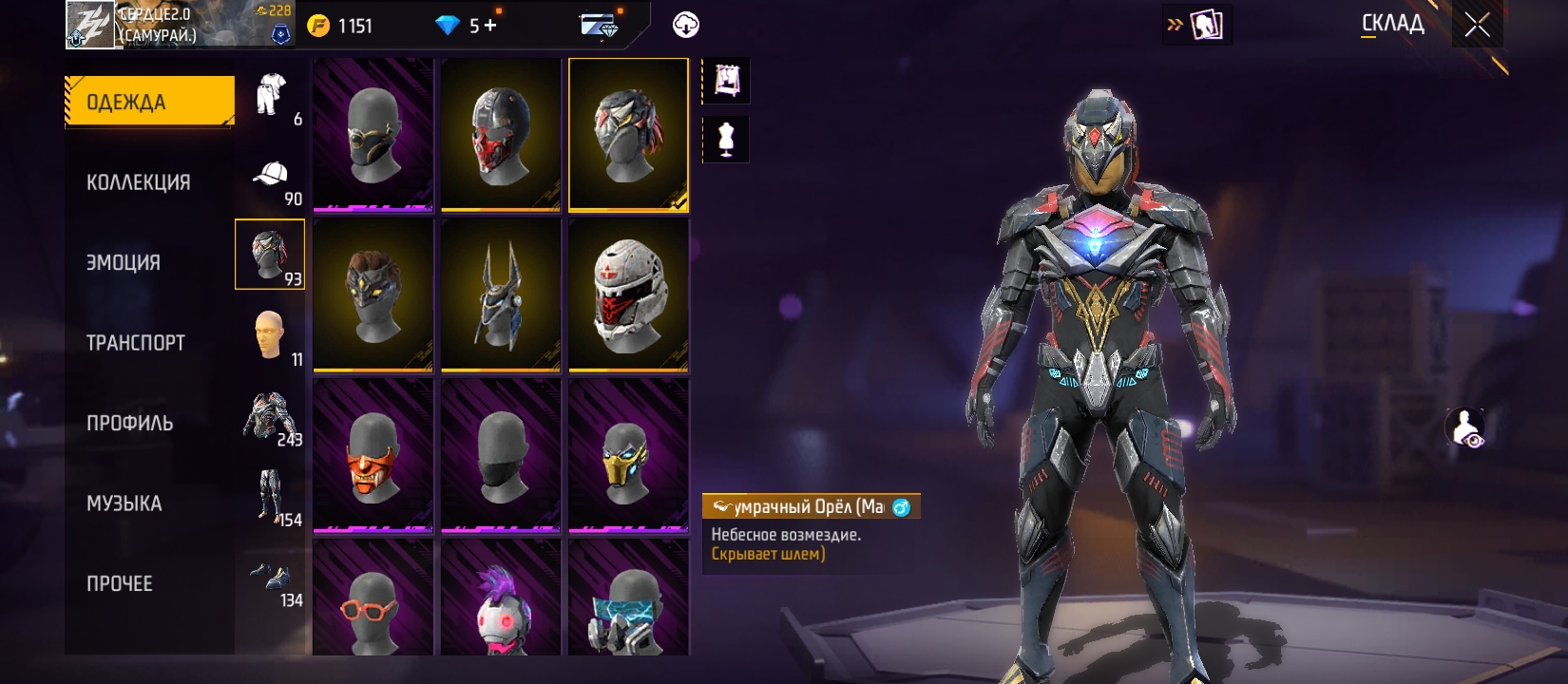This screenshot has height=684, width=1568.
Task: Equip the red skull face mask
Action: pos(501,135)
